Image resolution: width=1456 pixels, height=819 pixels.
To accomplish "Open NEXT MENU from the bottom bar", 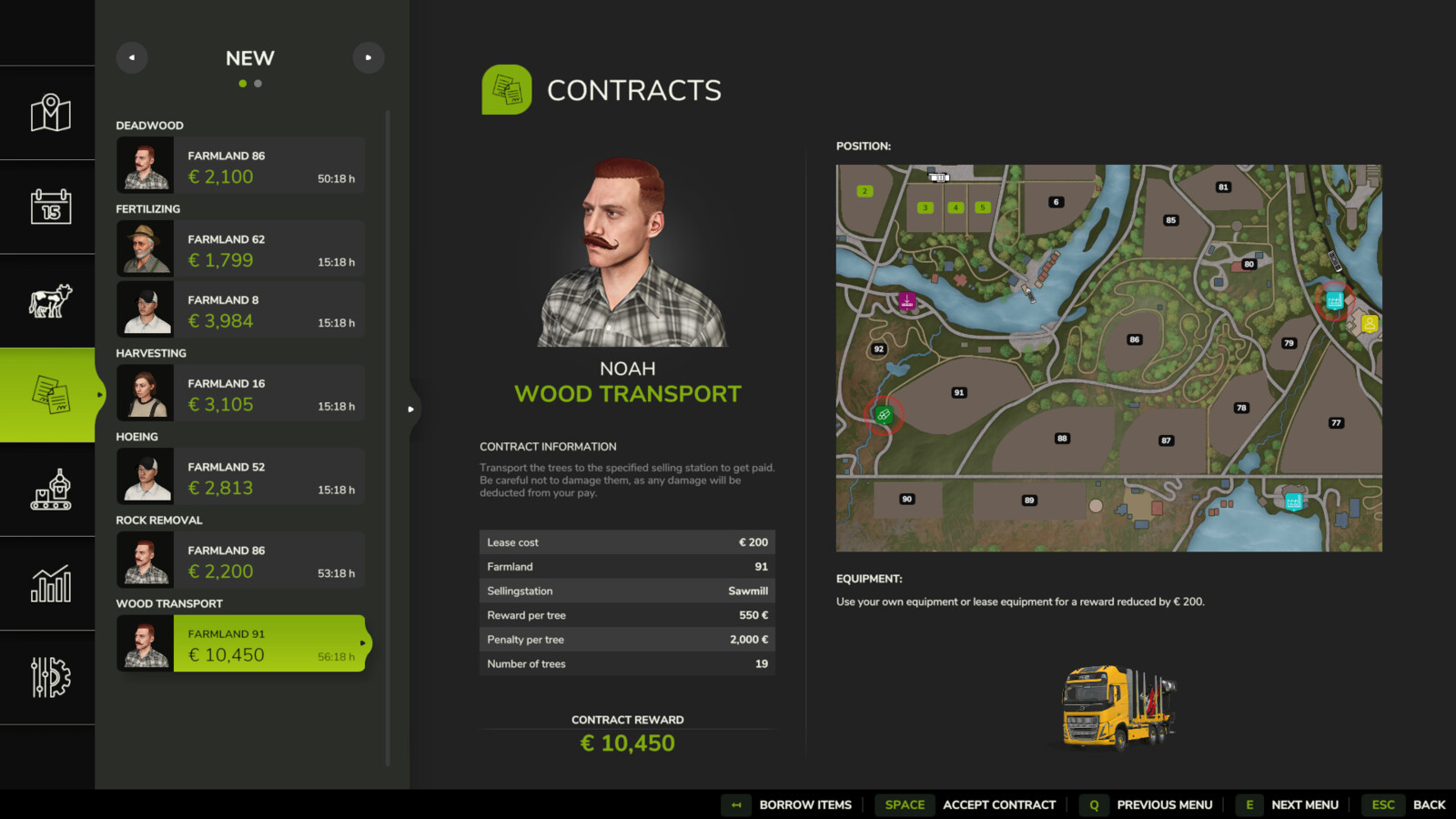I will [x=1305, y=804].
